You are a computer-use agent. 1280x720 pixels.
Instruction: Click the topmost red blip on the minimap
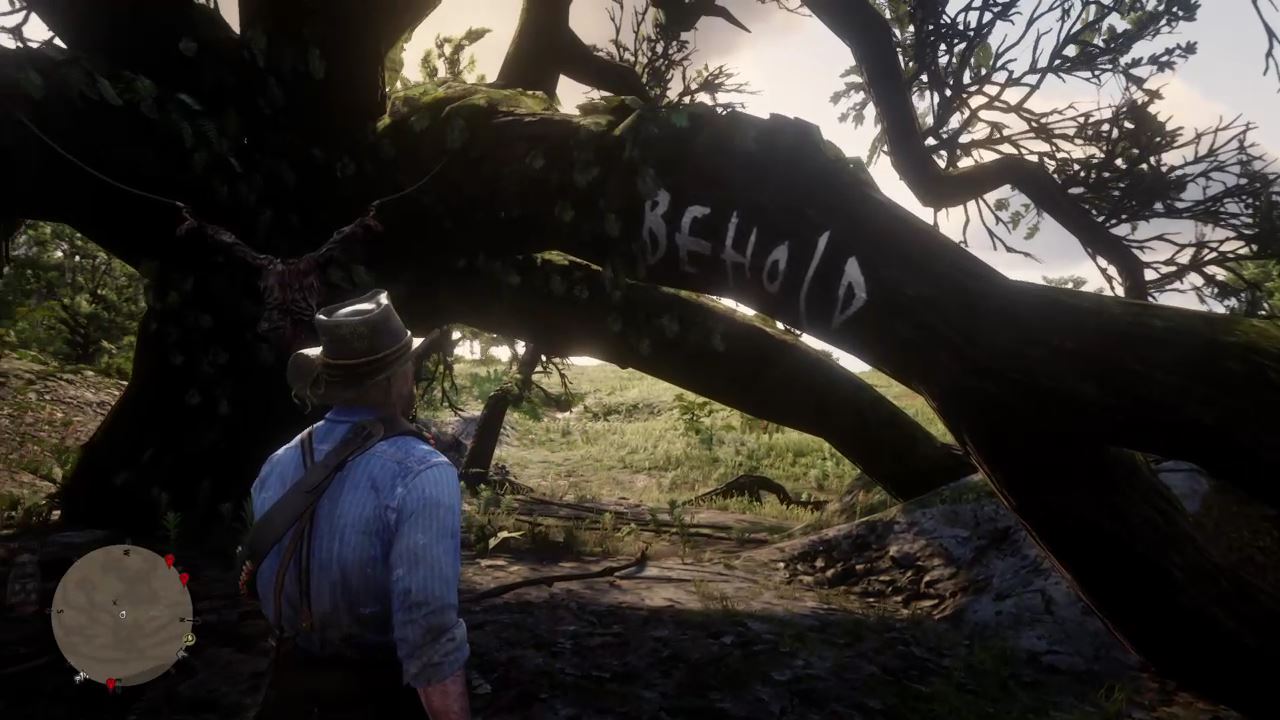coord(169,560)
